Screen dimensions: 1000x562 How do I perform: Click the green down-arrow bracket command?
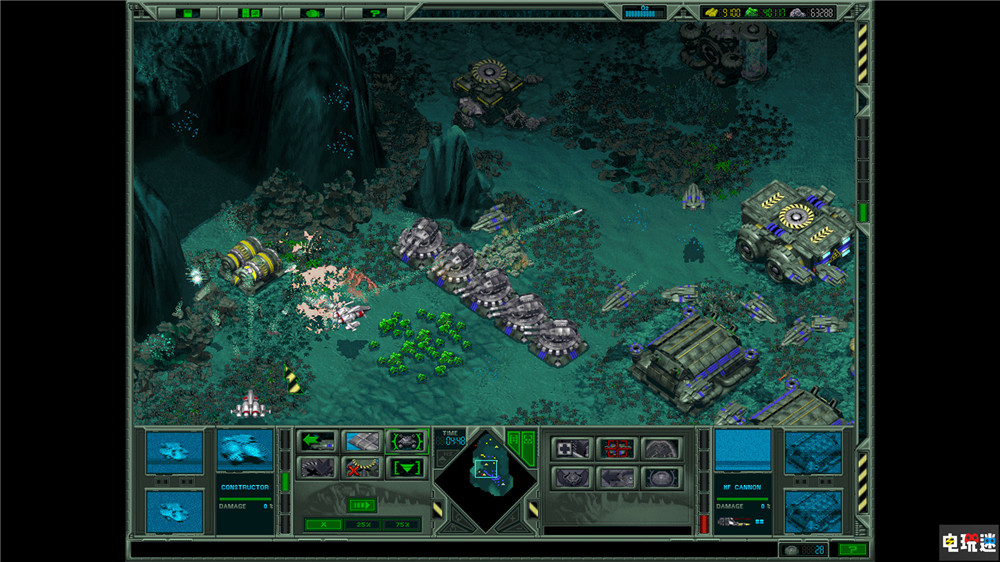click(x=407, y=467)
